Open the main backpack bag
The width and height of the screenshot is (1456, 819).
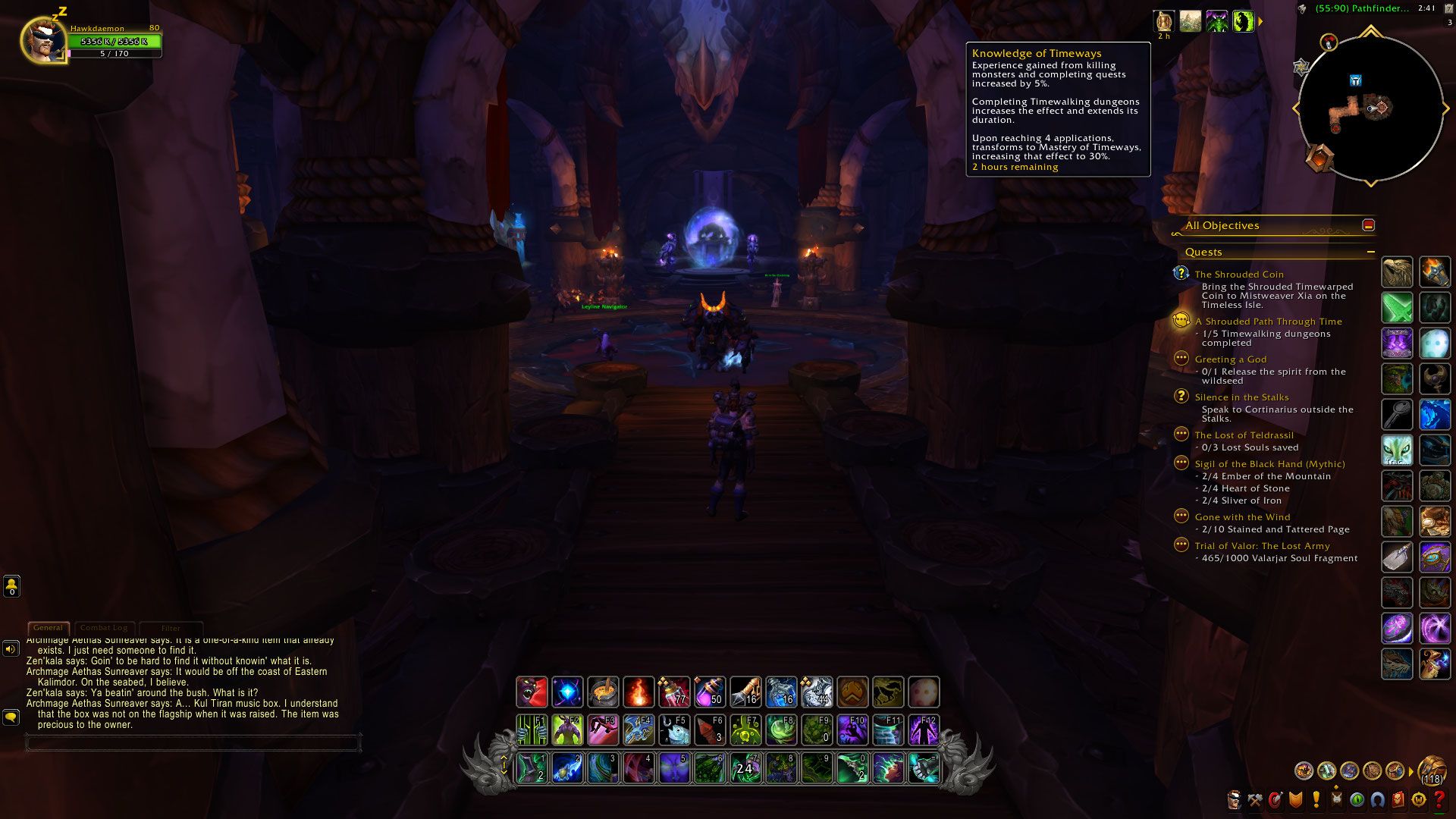click(x=1431, y=771)
